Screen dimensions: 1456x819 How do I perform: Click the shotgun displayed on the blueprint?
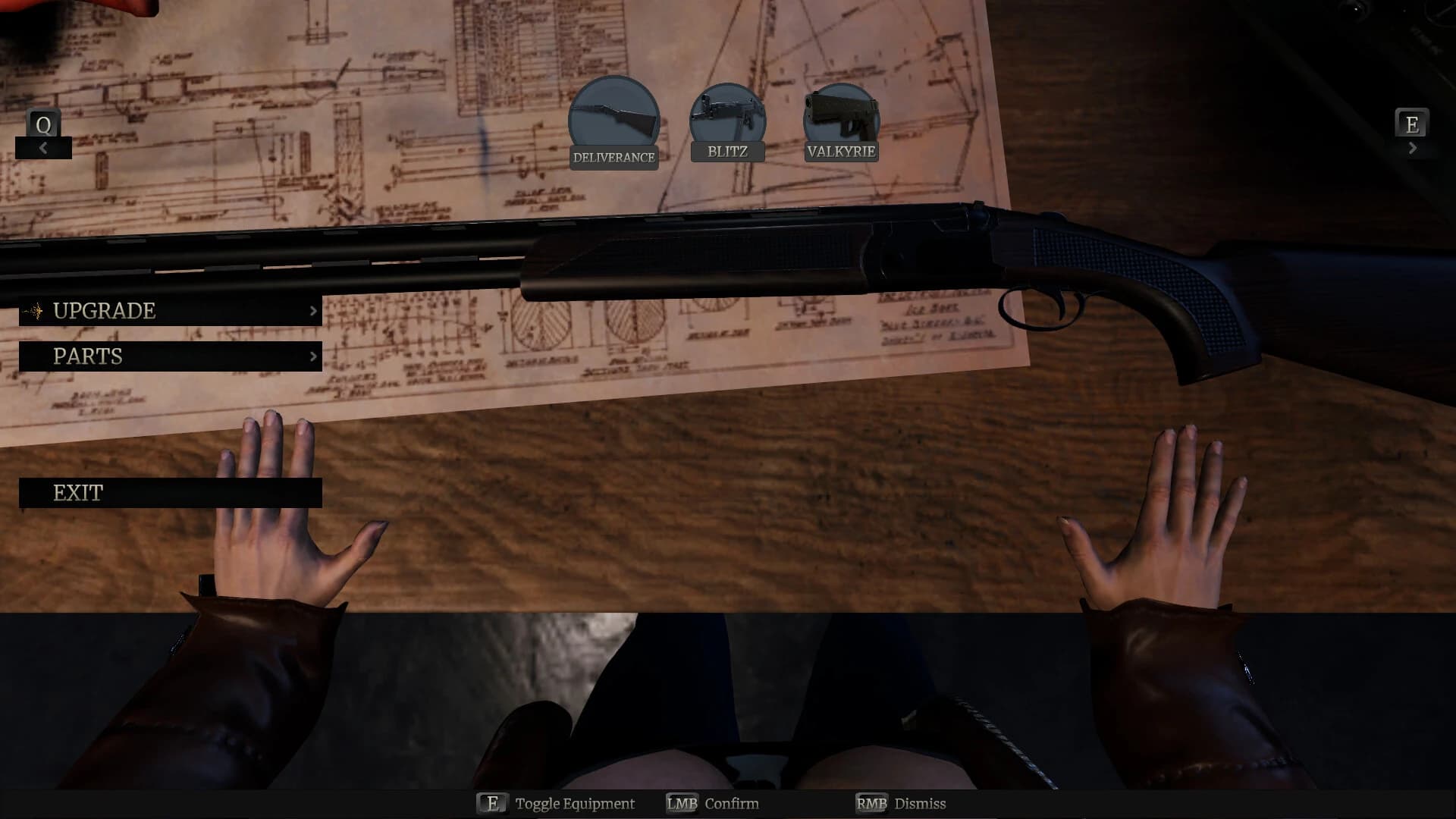[720, 250]
